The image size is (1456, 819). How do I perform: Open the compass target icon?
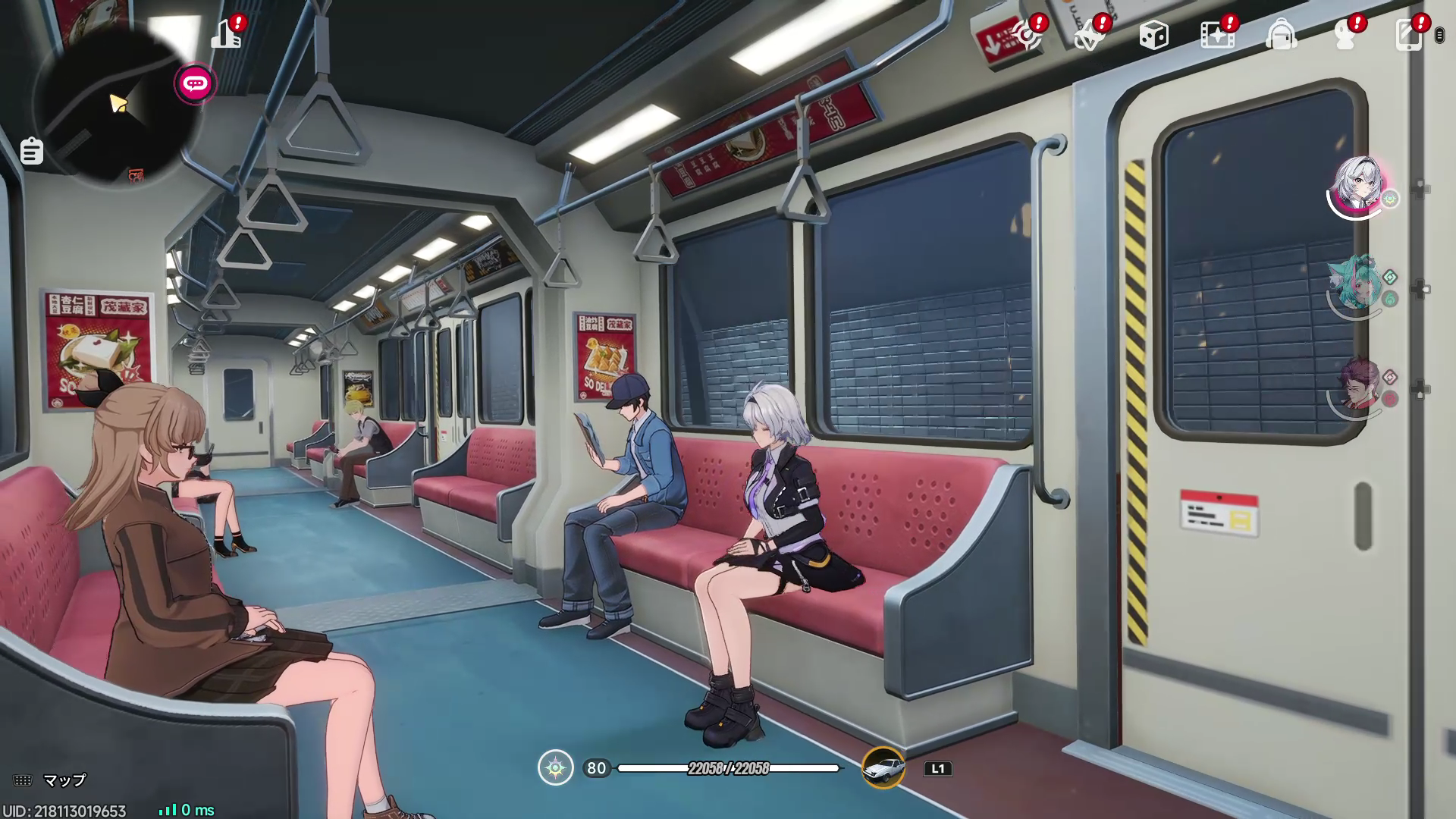pos(1028,36)
